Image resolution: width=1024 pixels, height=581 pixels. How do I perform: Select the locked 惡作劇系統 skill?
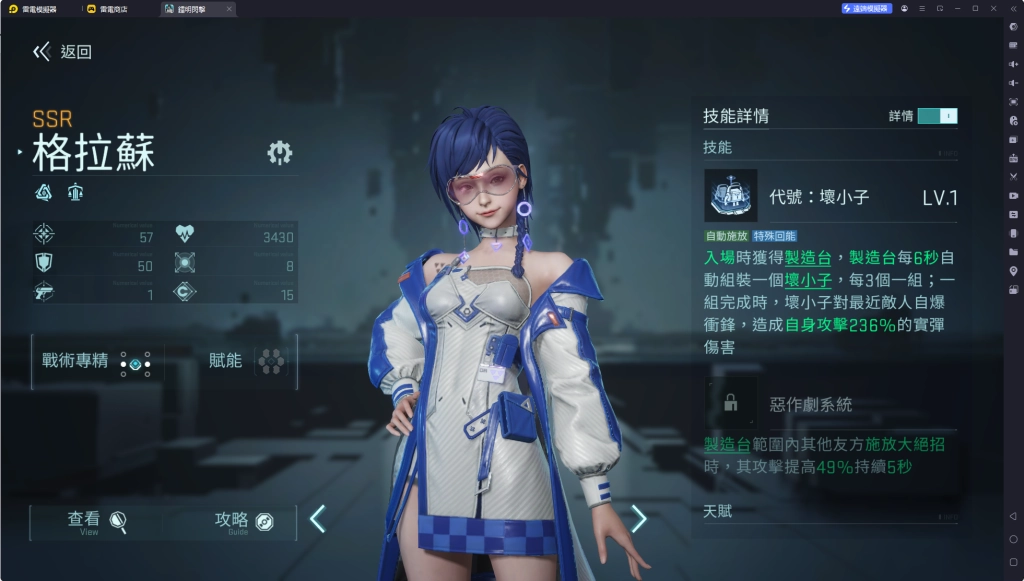pyautogui.click(x=731, y=404)
